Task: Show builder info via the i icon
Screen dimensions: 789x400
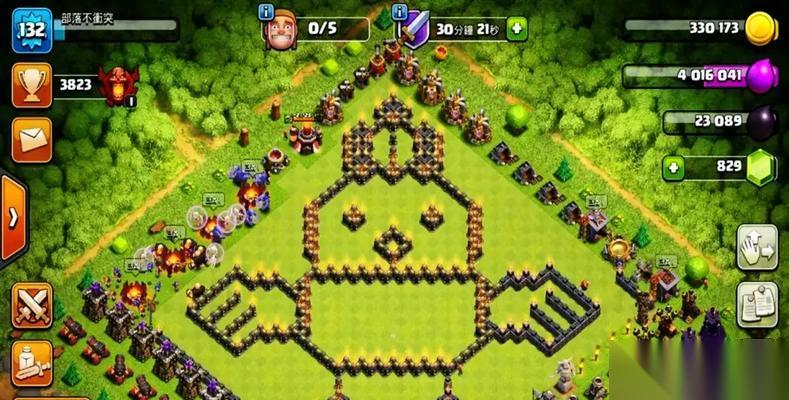Action: [x=267, y=12]
